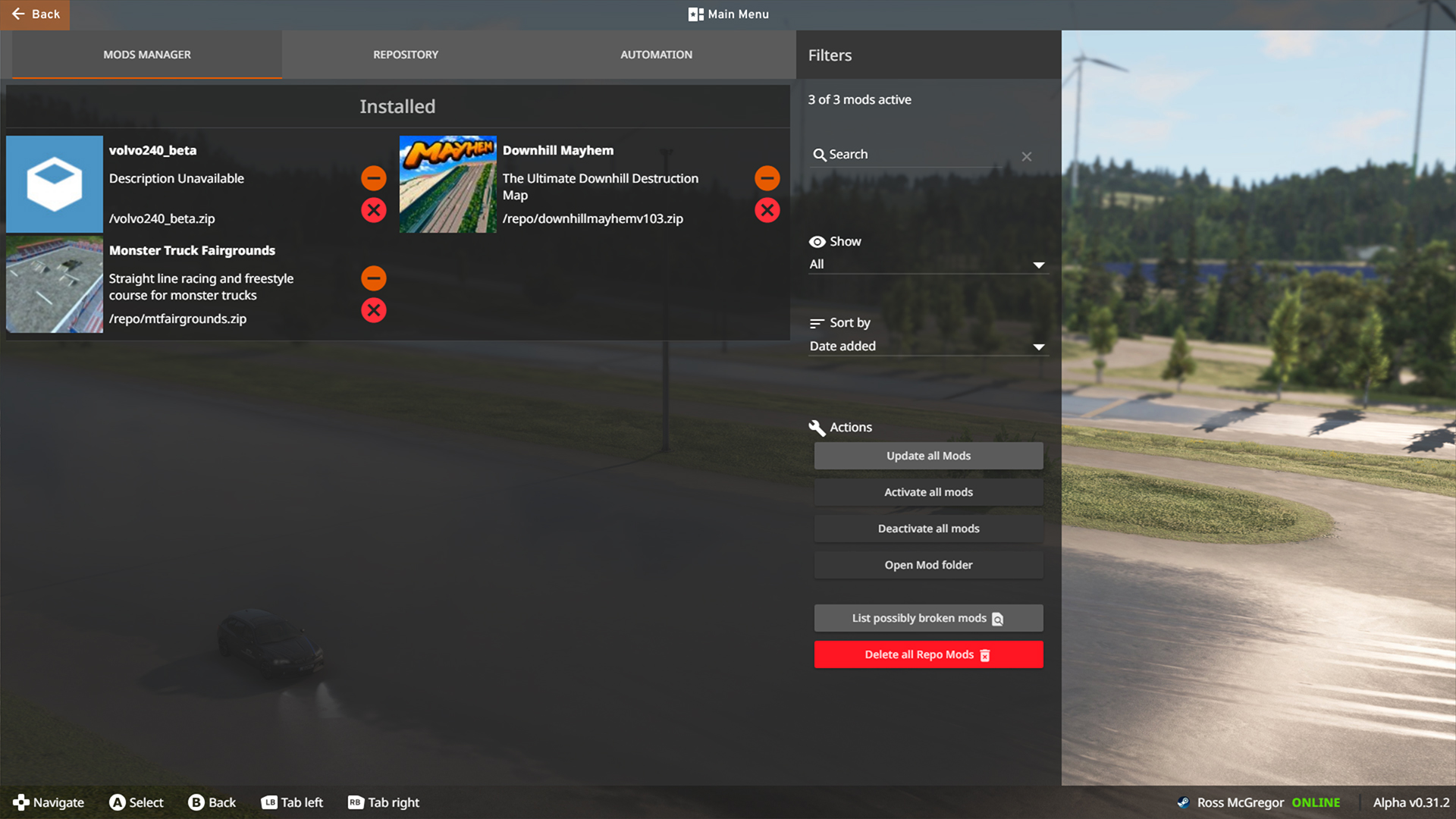The width and height of the screenshot is (1456, 819).
Task: Click the back arrow icon top-left
Action: coord(20,14)
